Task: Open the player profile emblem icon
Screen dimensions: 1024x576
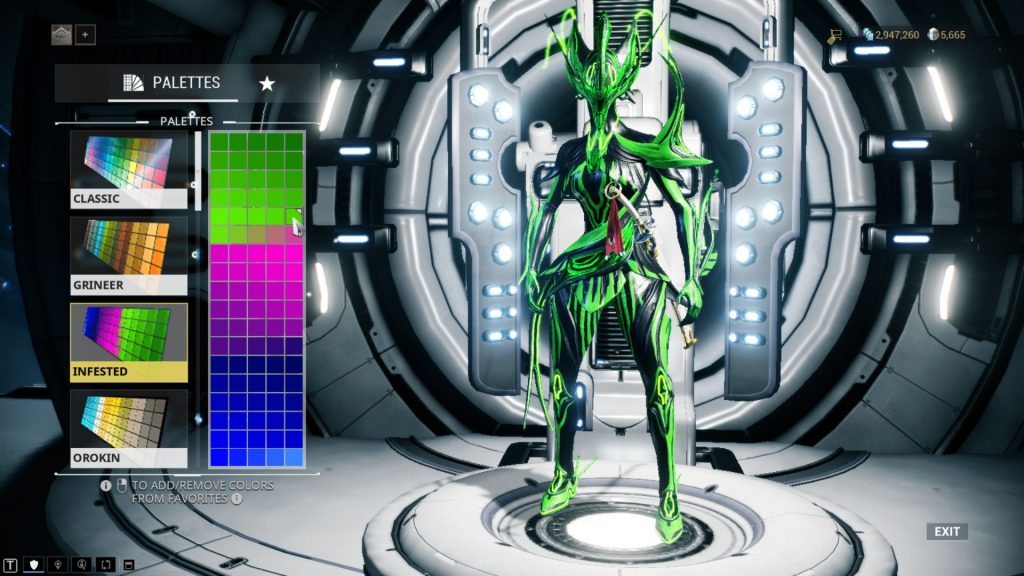Action: click(61, 35)
